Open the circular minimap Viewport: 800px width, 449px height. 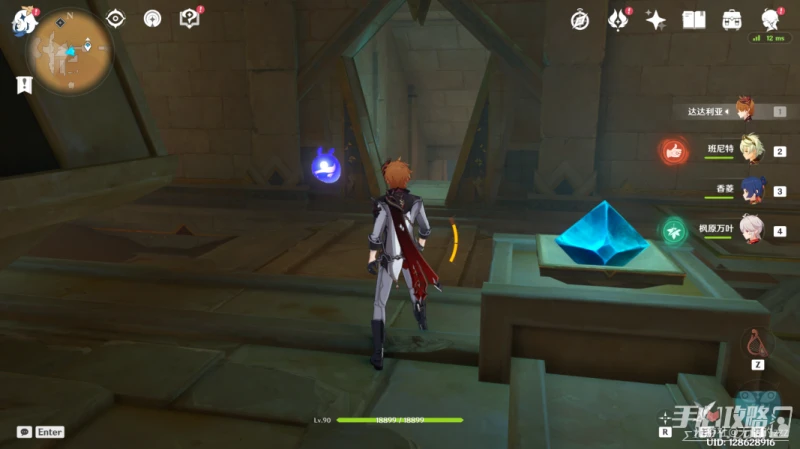coord(69,50)
